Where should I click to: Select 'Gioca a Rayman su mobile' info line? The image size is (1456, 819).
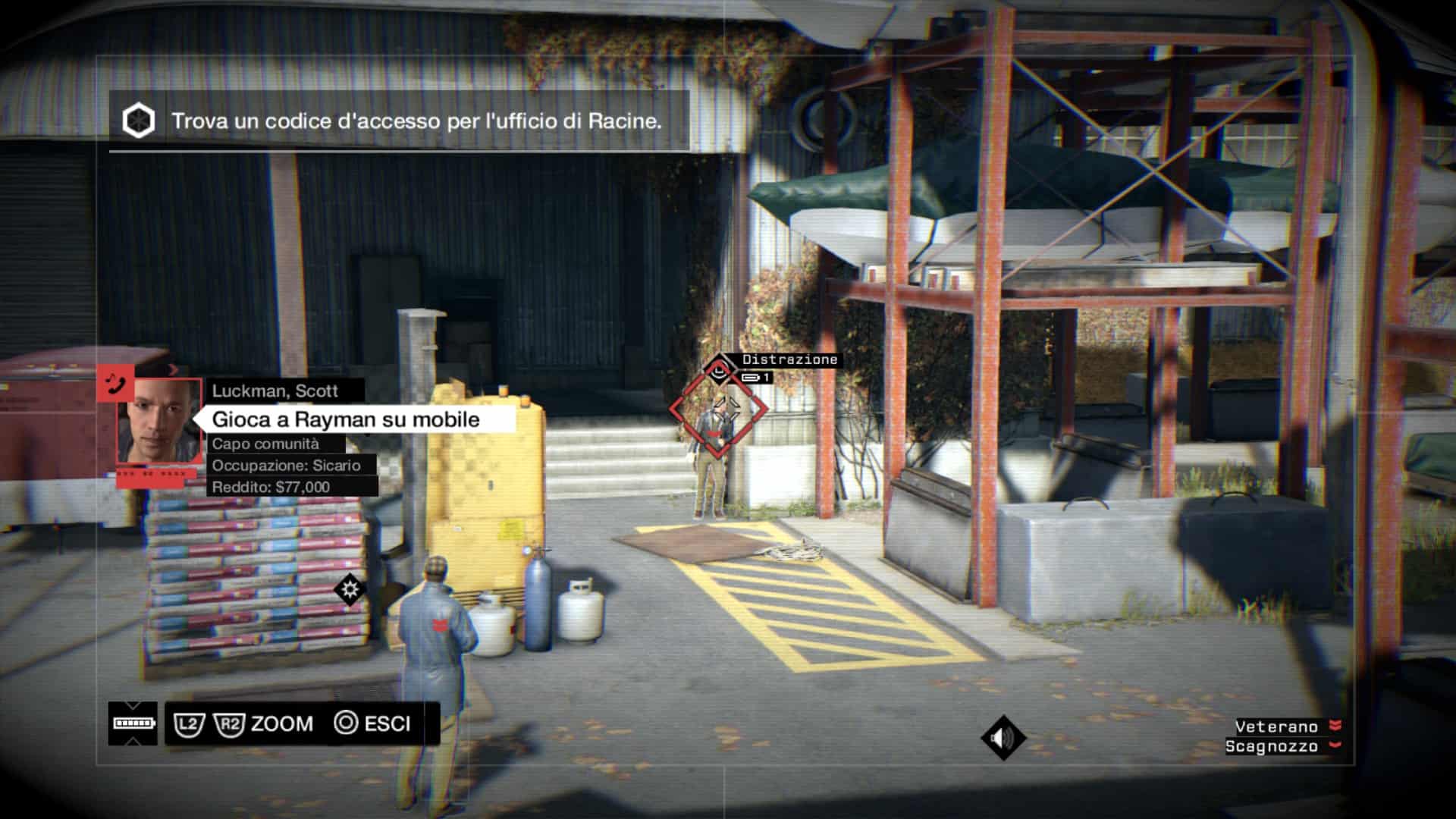[x=346, y=419]
